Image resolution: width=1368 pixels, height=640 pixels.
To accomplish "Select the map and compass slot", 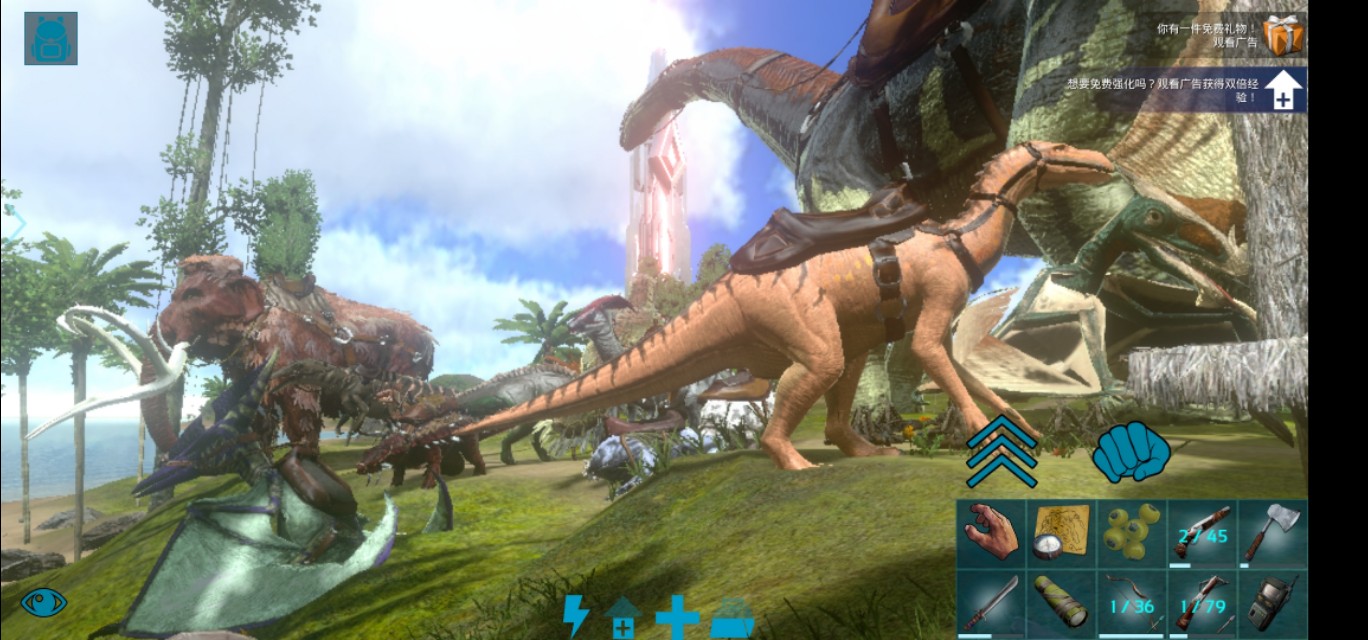I will [x=1061, y=533].
